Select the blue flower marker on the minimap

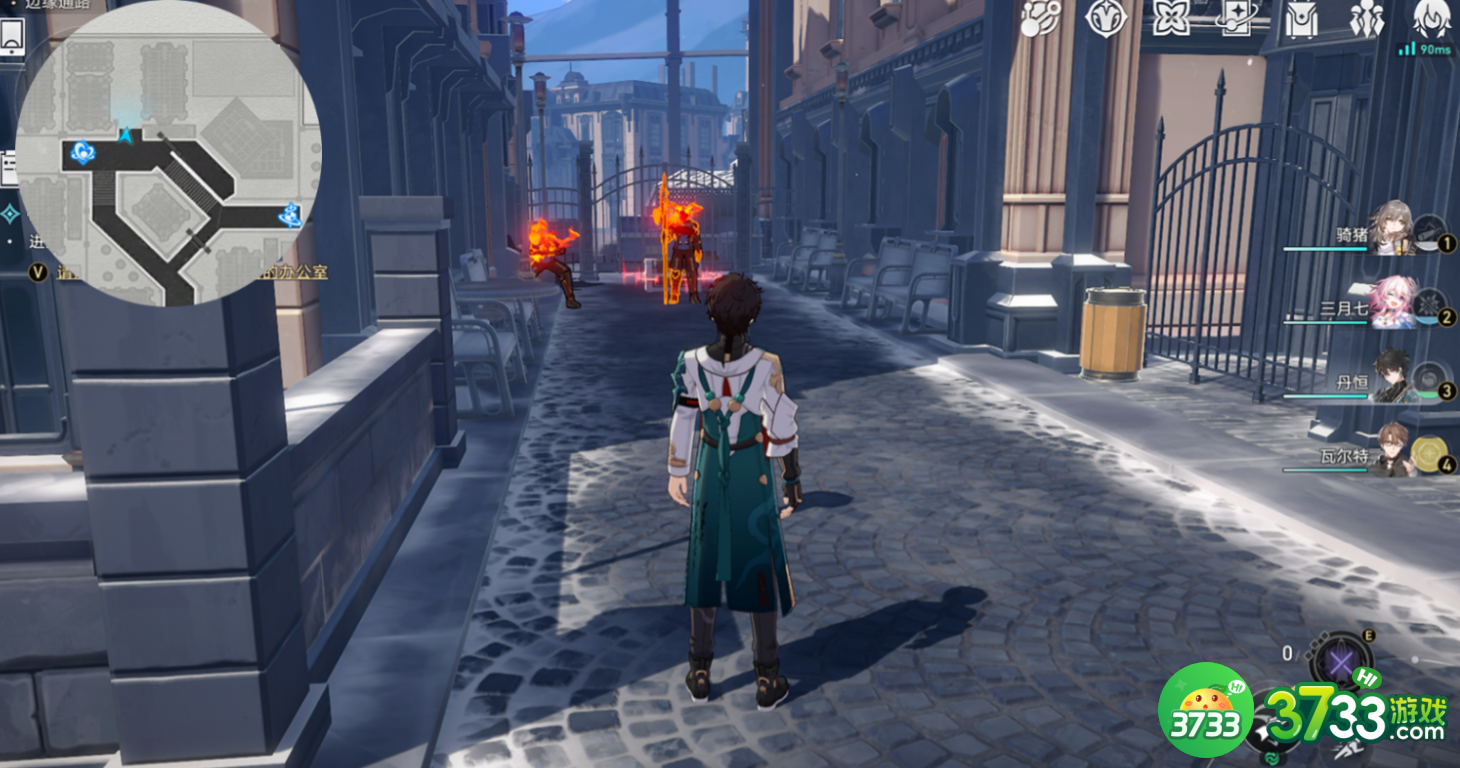[x=84, y=152]
